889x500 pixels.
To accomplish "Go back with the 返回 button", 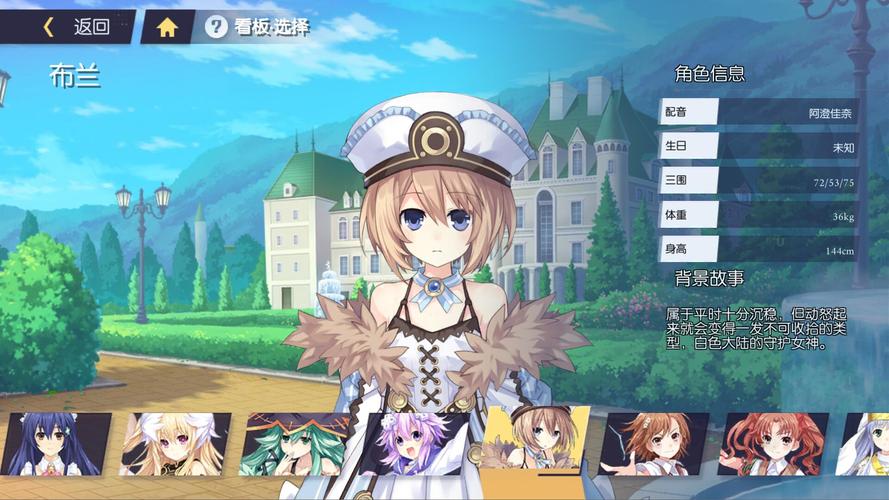I will 77,27.
